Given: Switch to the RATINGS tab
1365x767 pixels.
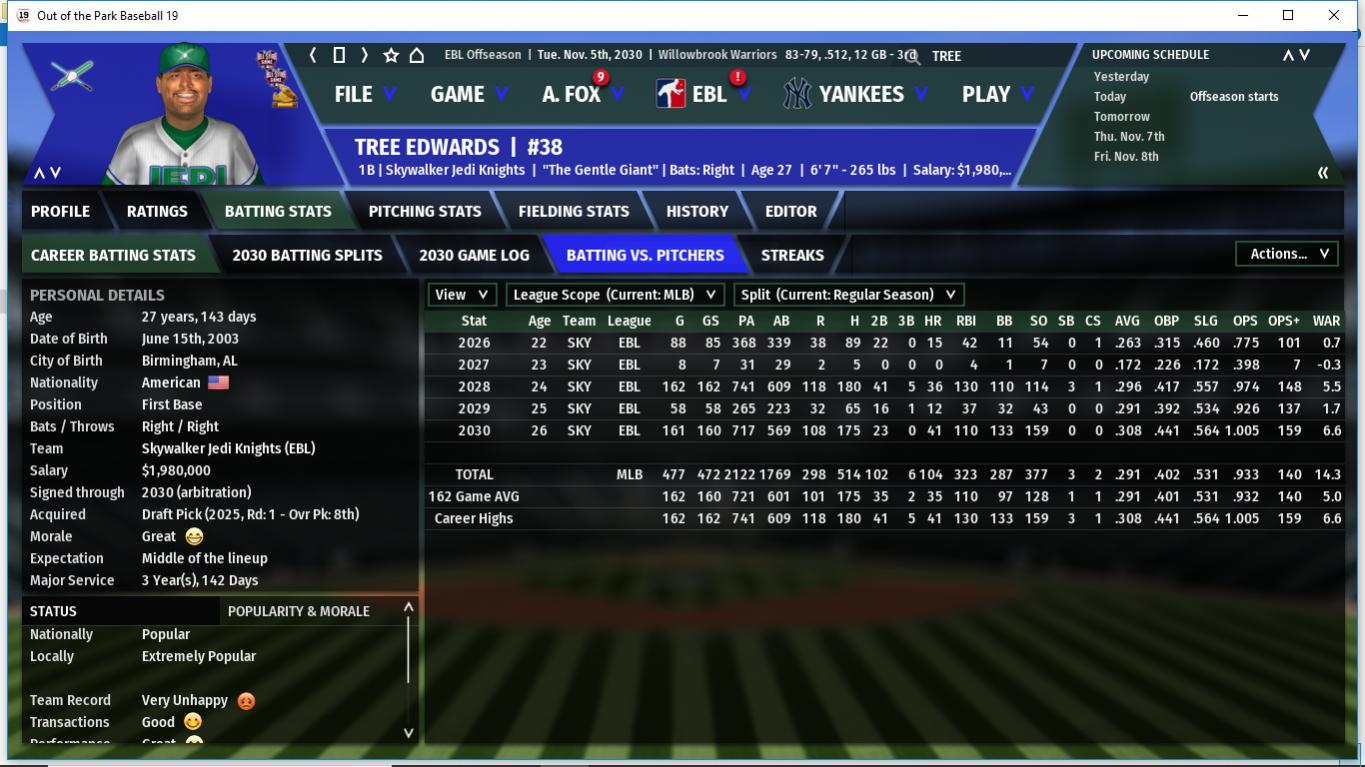Looking at the screenshot, I should pyautogui.click(x=157, y=211).
